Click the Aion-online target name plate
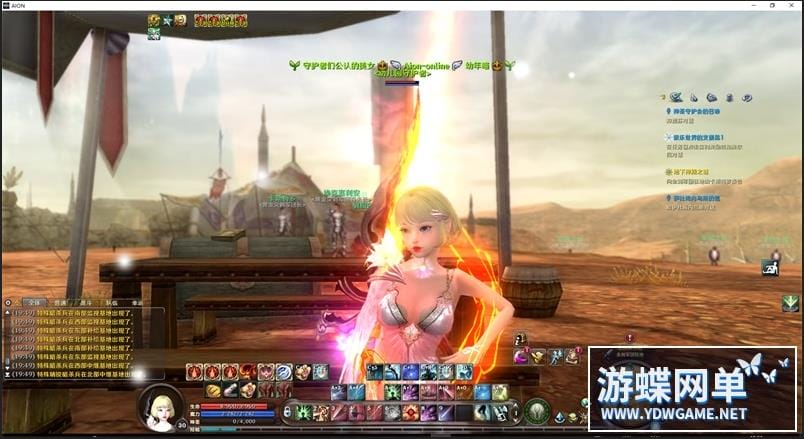Image resolution: width=804 pixels, height=439 pixels. [427, 65]
